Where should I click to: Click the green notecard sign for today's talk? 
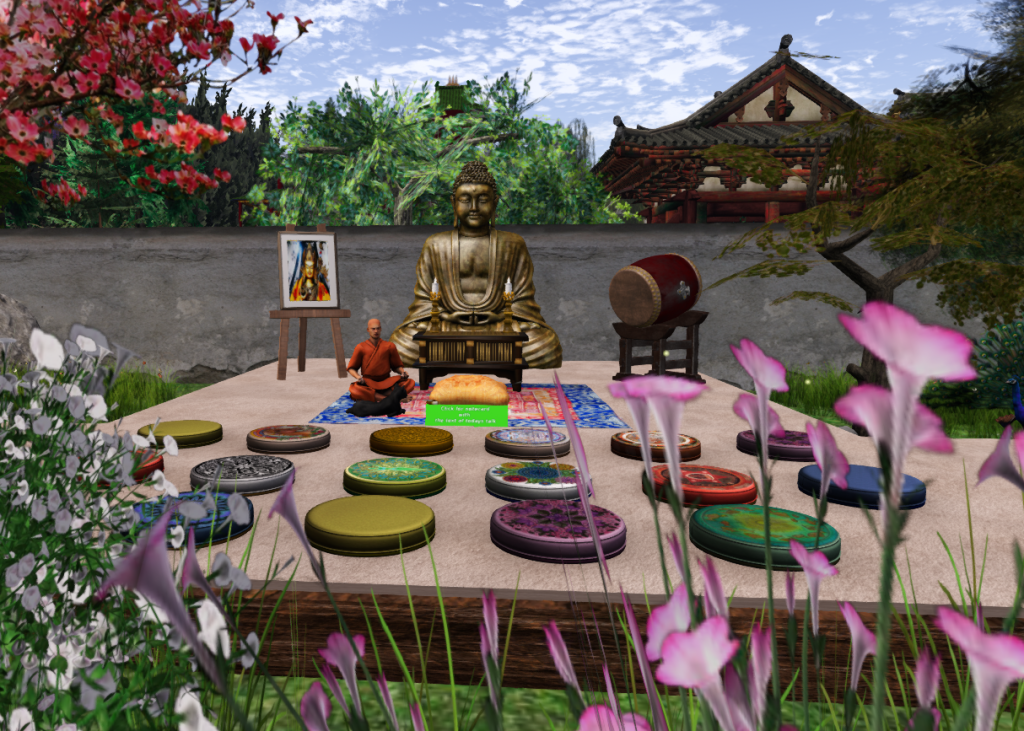tap(466, 415)
